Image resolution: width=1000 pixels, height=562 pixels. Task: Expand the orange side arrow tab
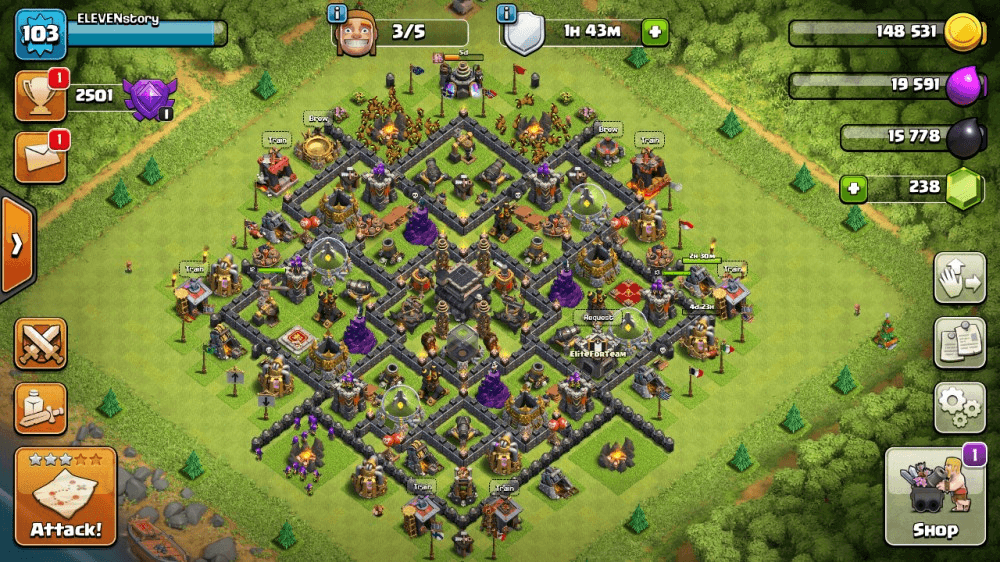pyautogui.click(x=16, y=245)
